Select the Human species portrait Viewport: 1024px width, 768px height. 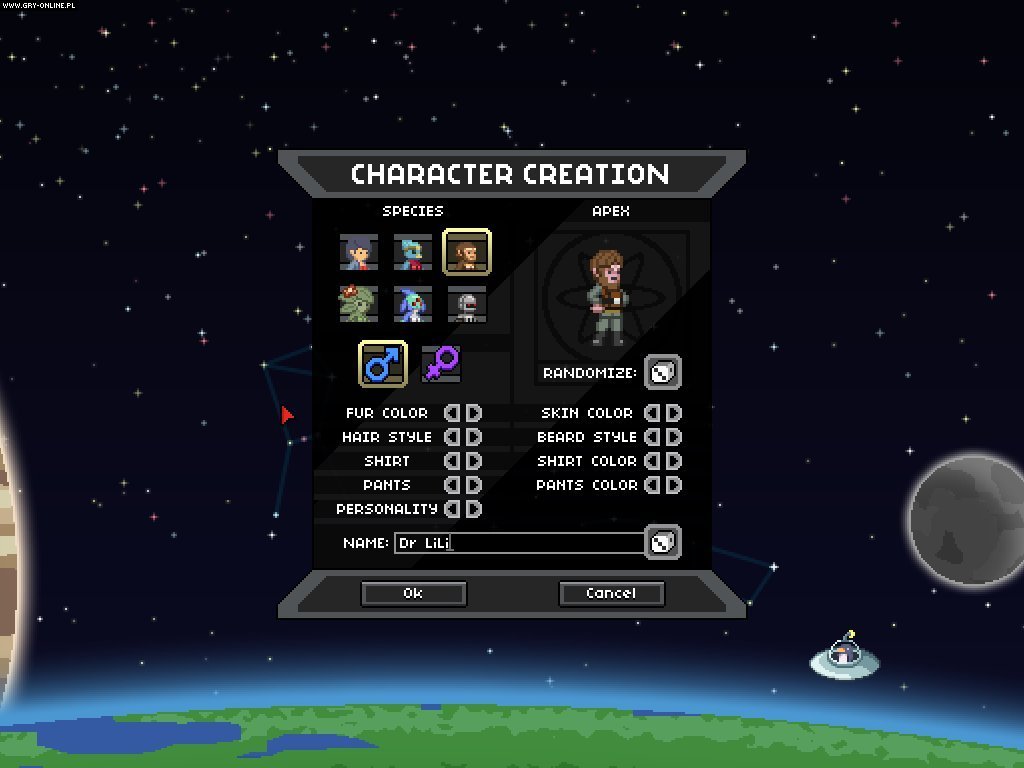[358, 252]
